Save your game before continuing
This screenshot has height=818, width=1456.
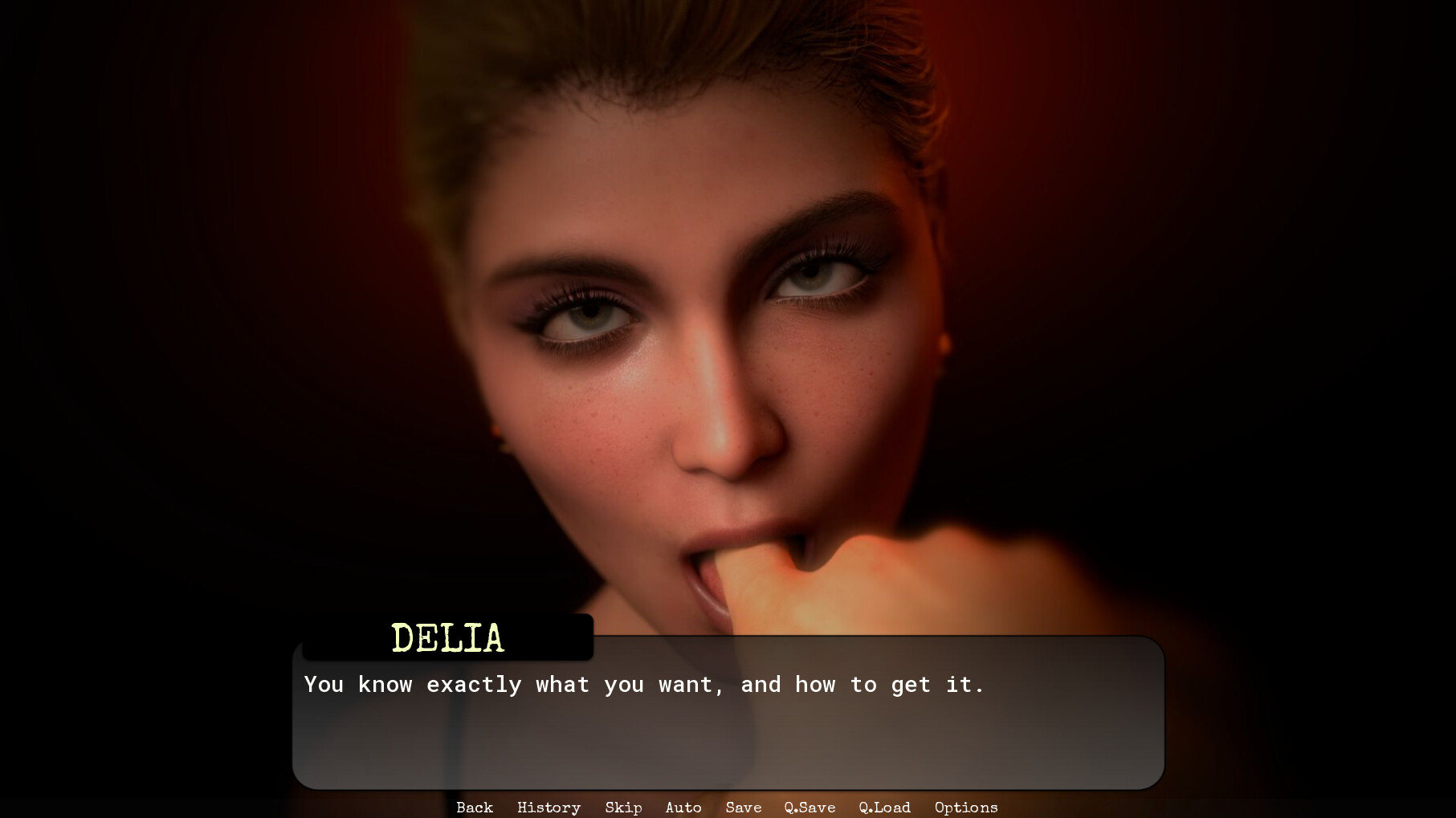point(743,808)
